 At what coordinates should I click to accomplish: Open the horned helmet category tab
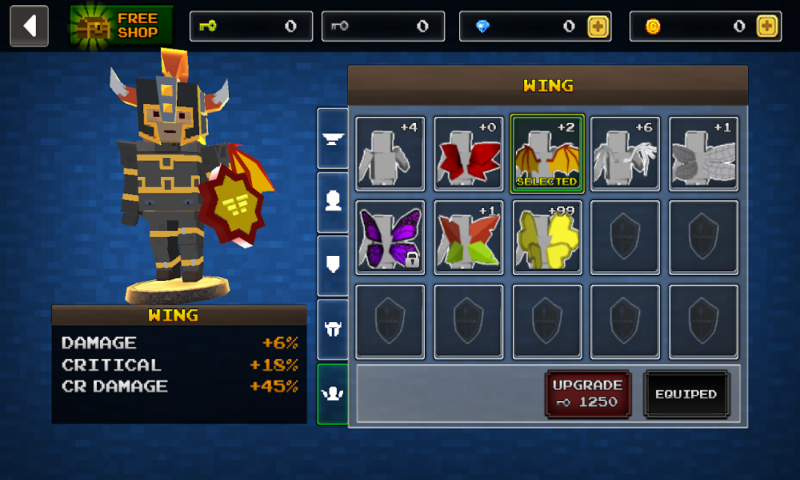coord(333,329)
